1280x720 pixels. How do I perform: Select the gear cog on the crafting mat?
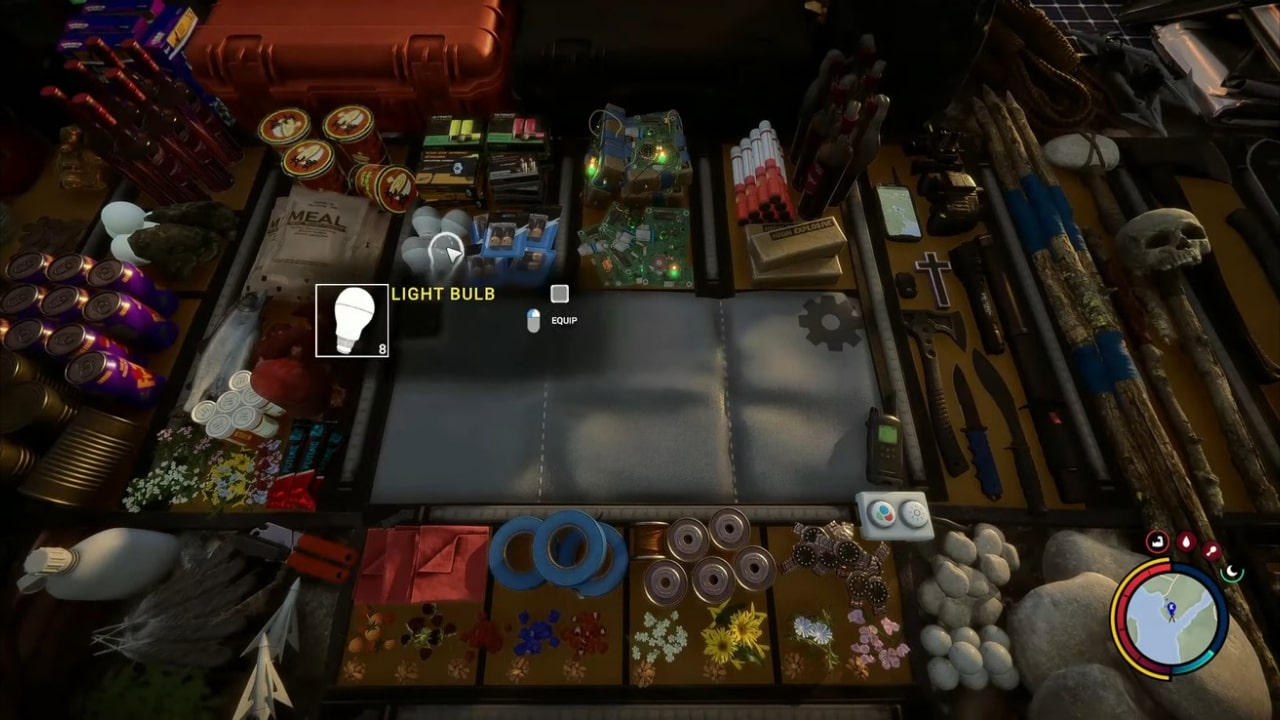click(829, 320)
